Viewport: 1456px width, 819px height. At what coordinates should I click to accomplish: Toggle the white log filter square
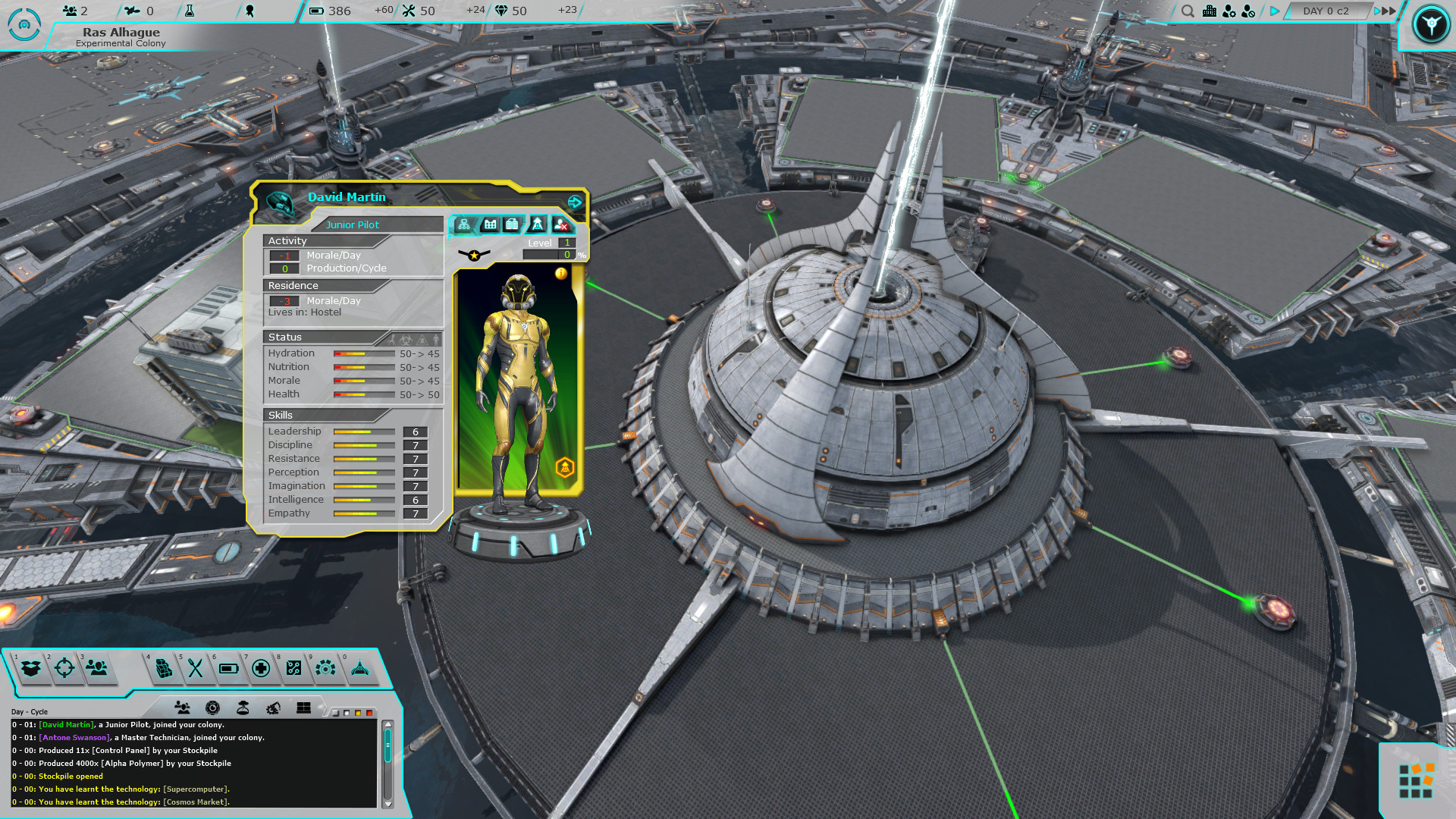[347, 713]
